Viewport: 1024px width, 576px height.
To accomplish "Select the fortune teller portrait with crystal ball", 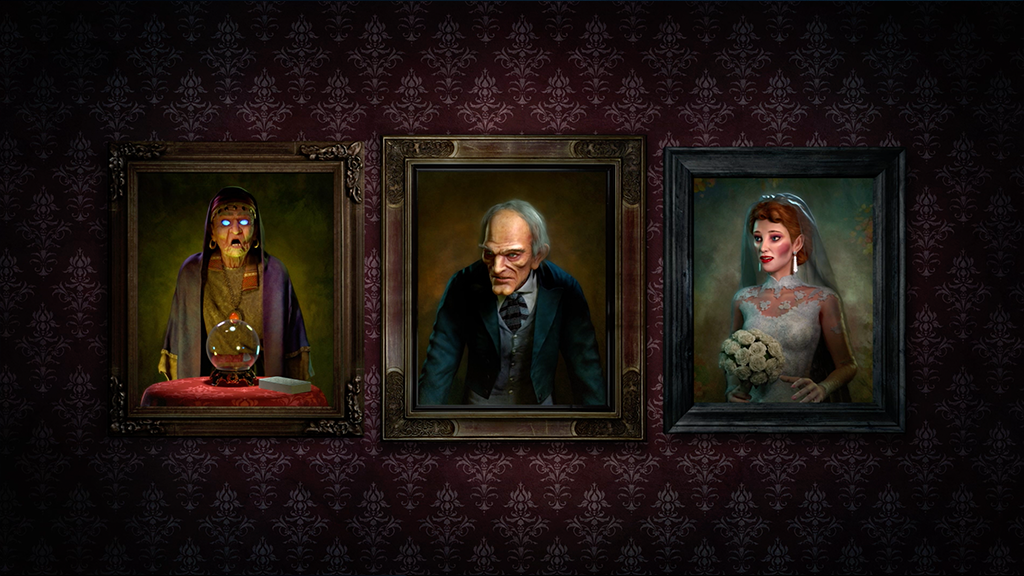I will [235, 288].
